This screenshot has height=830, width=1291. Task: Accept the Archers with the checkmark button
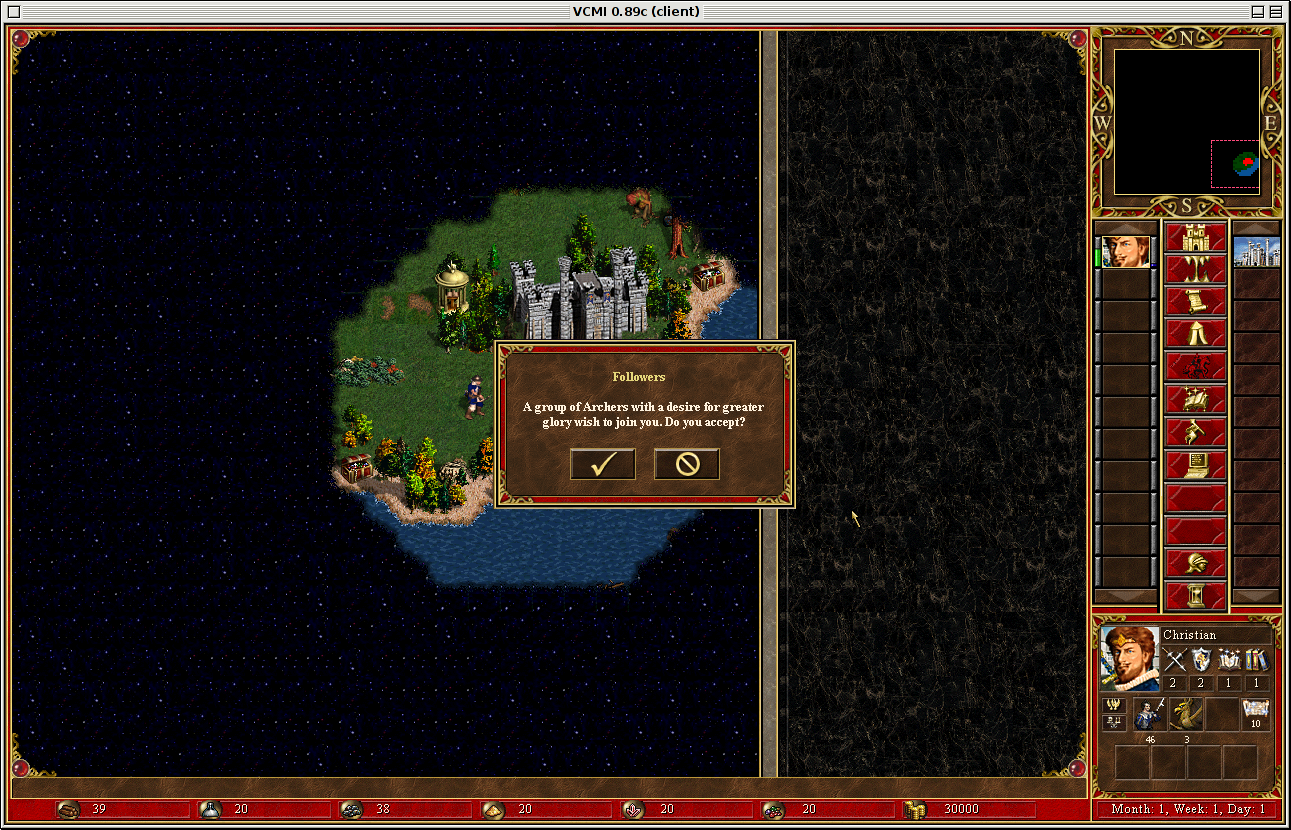(602, 464)
